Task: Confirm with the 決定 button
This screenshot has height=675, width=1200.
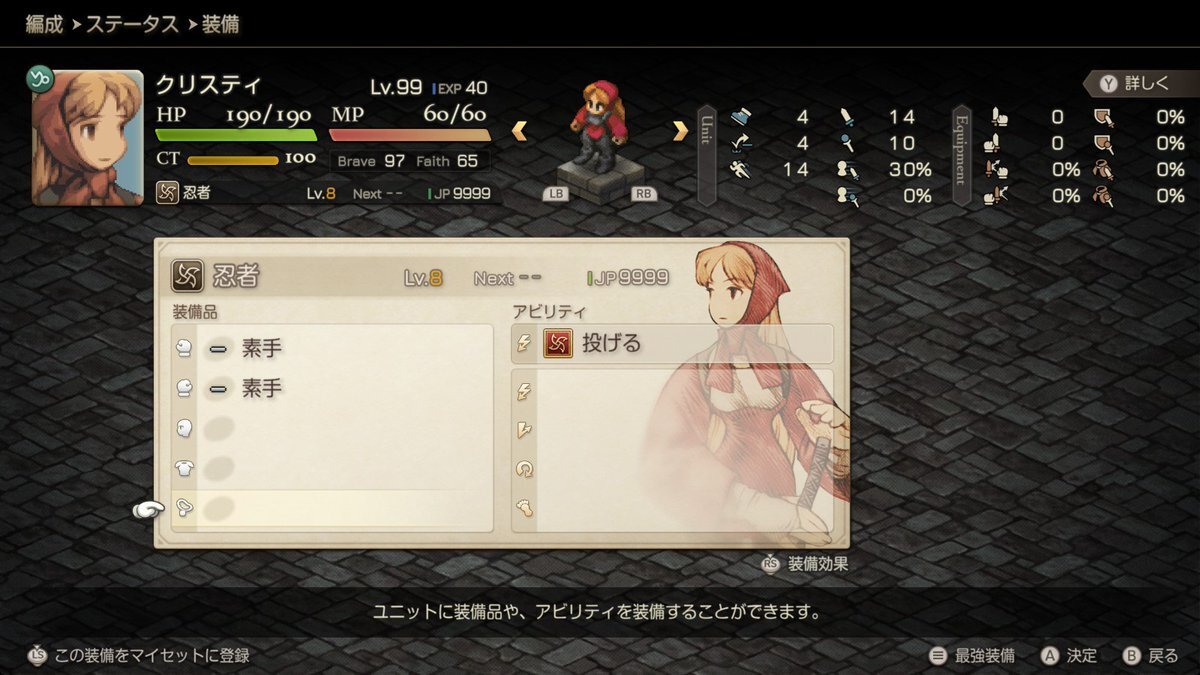Action: pos(1069,656)
